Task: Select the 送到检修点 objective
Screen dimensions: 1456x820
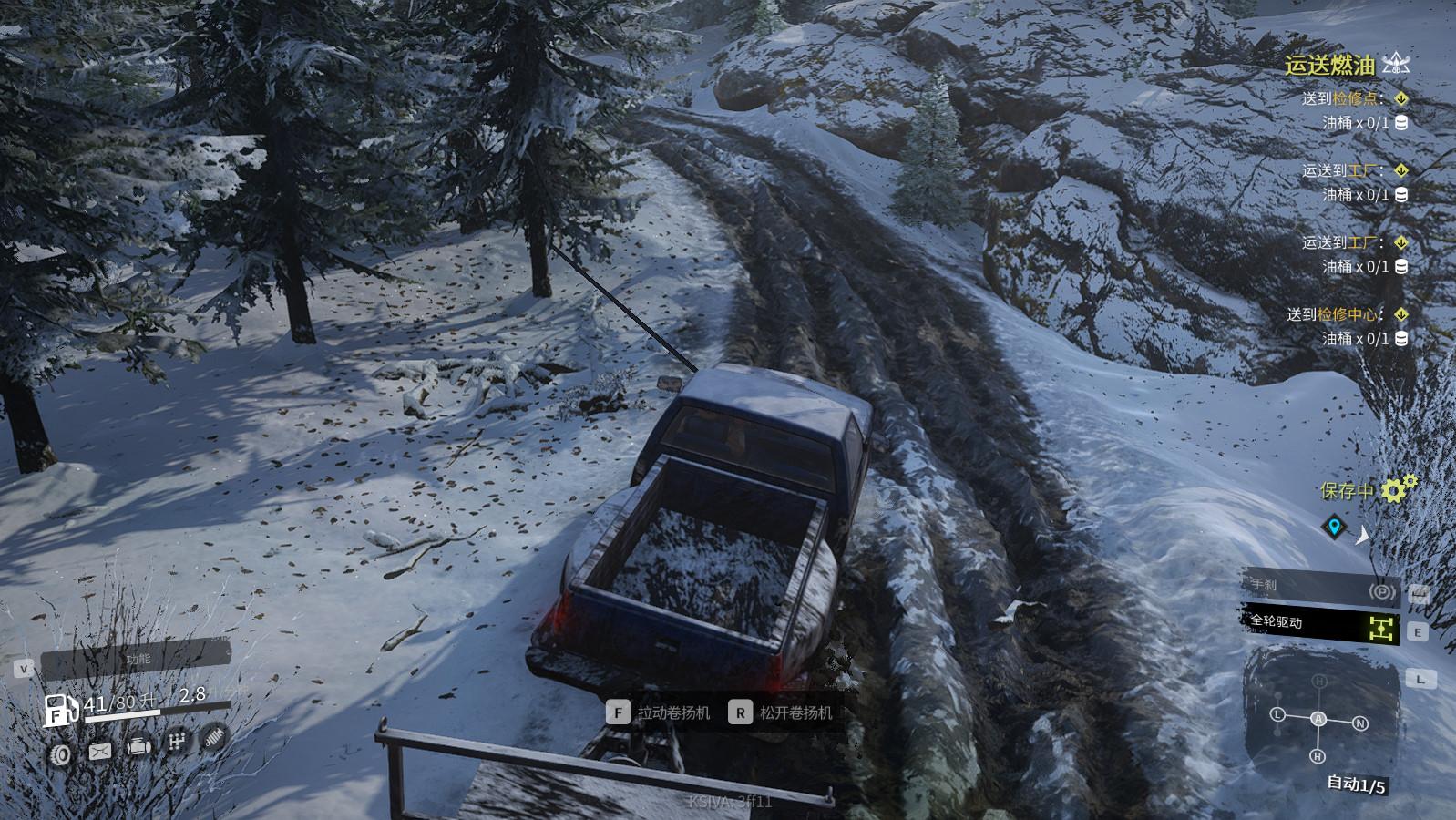Action: pyautogui.click(x=1343, y=98)
